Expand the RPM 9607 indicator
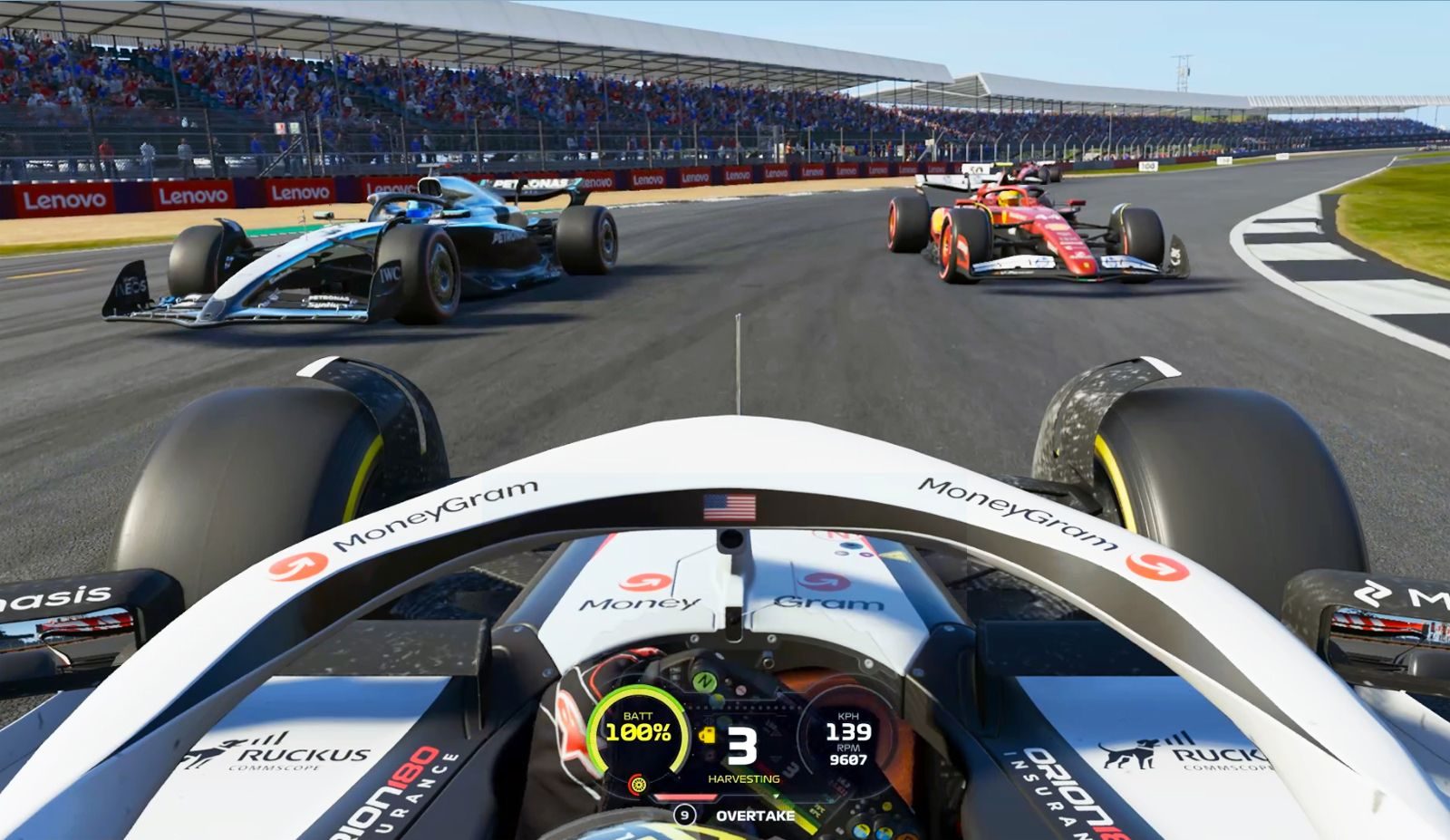 tap(848, 757)
